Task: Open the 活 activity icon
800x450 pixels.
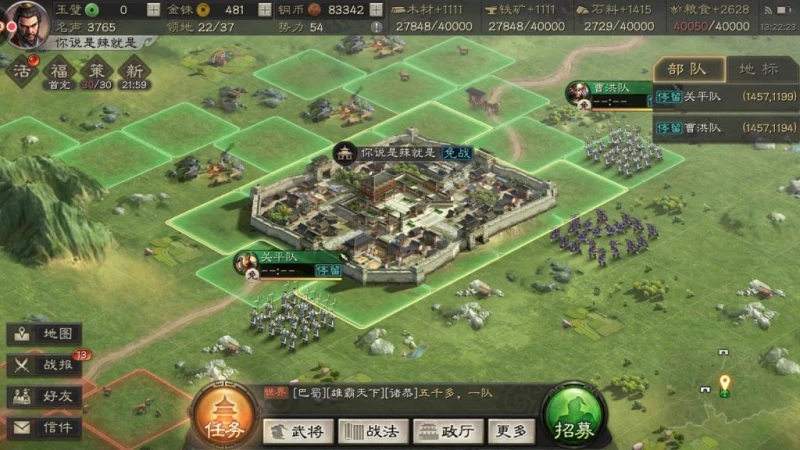Action: [x=22, y=71]
